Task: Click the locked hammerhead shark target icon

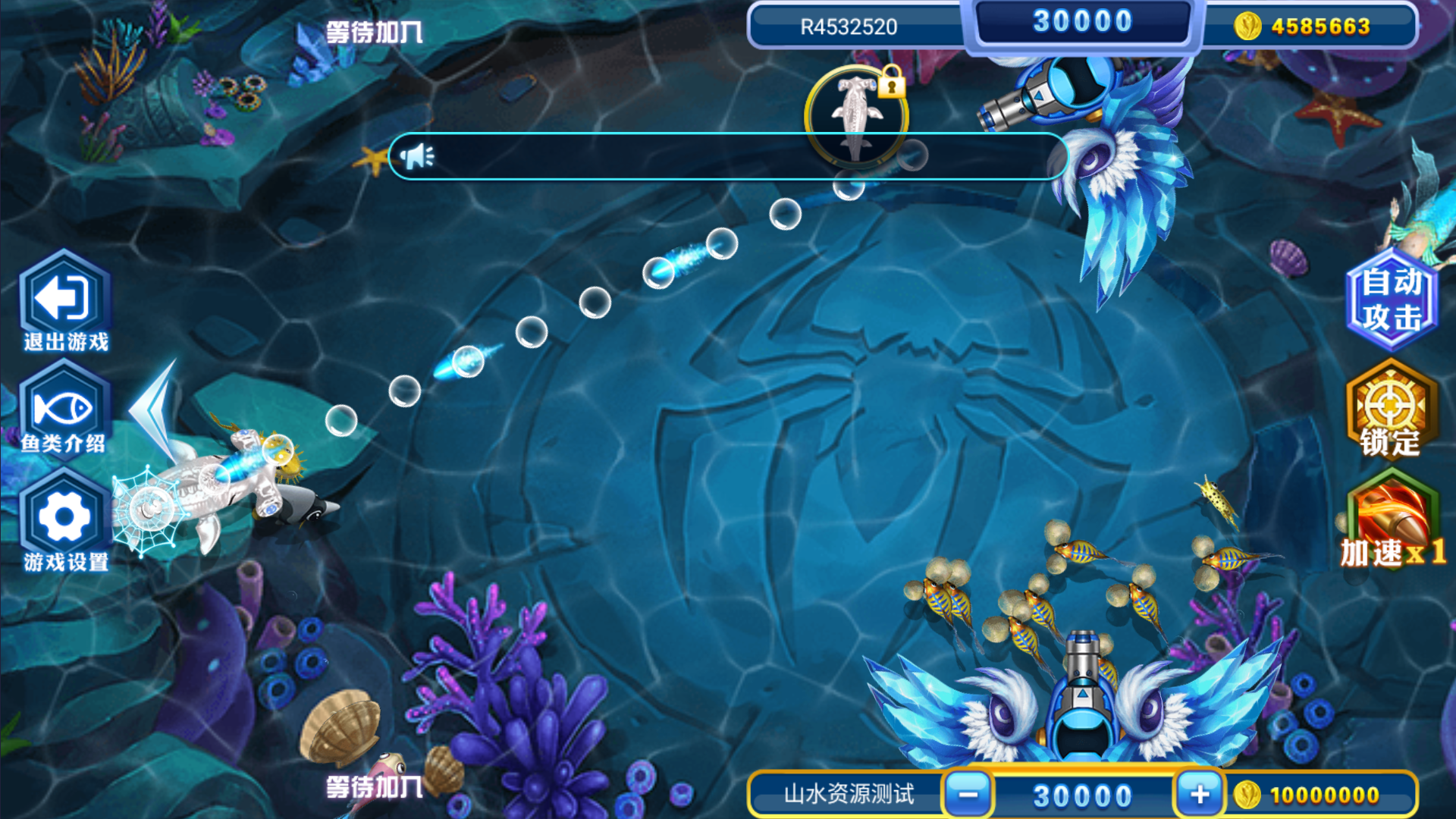Action: coord(856,115)
